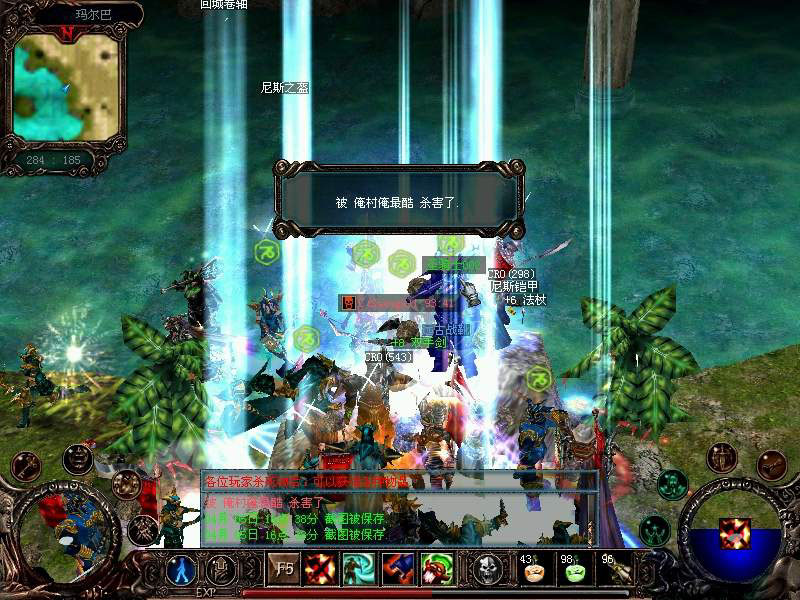Click the up-arrow rune button beside walk toggle
Image resolution: width=800 pixels, height=600 pixels.
click(221, 570)
